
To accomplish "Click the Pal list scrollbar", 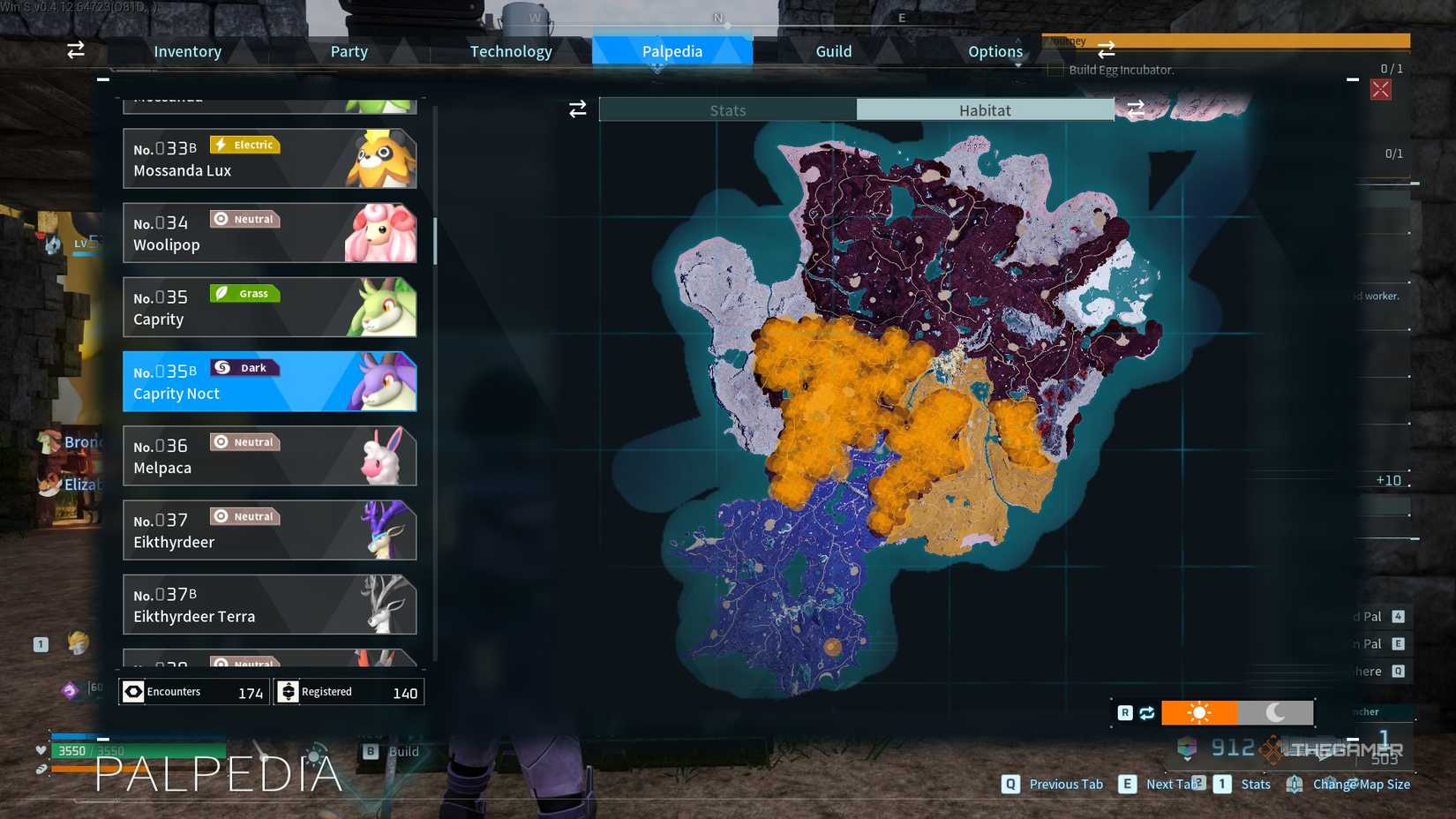I will (434, 238).
